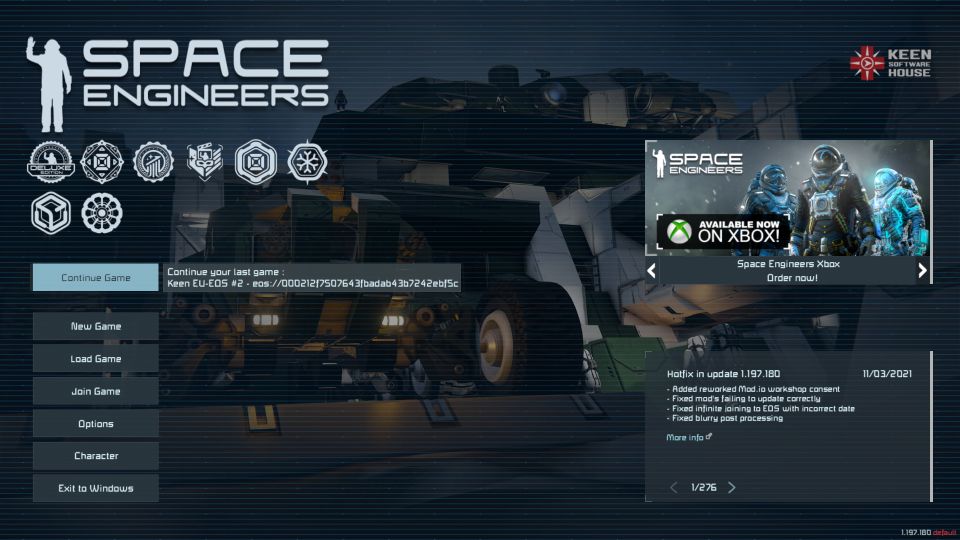Open the Options menu
Viewport: 960px width, 540px height.
click(x=96, y=423)
